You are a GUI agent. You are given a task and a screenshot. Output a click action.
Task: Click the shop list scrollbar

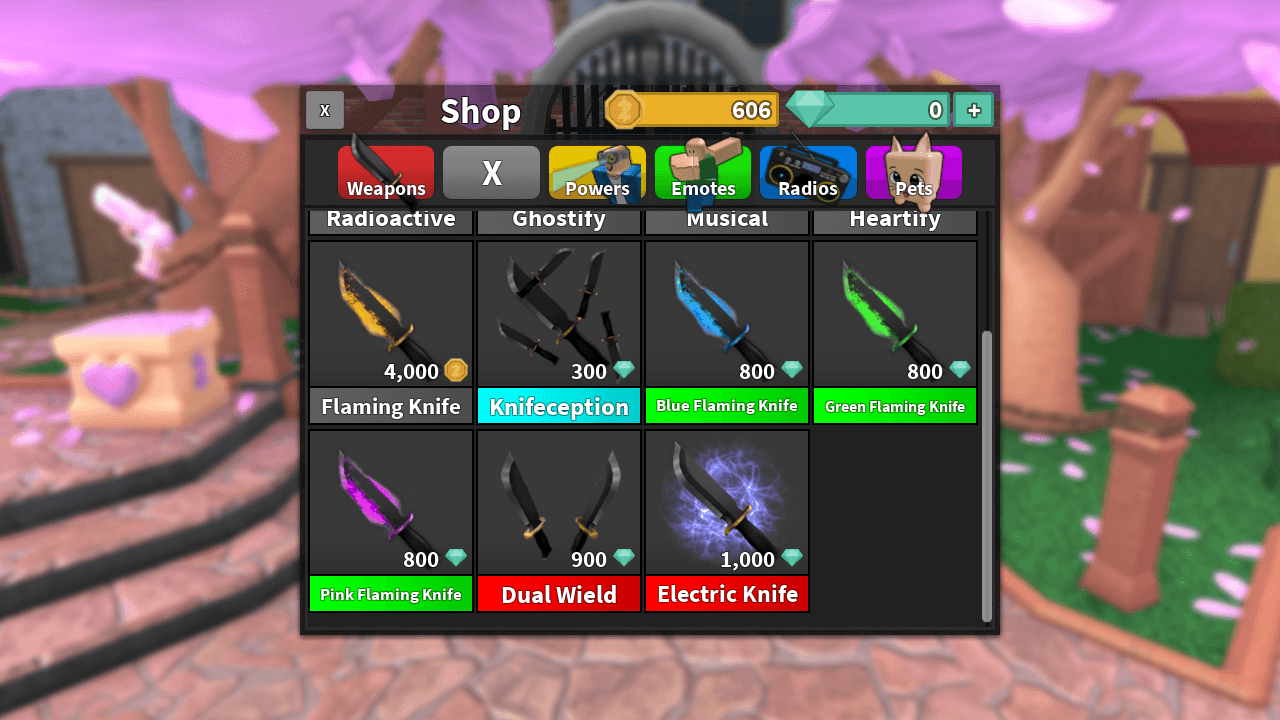[x=987, y=475]
